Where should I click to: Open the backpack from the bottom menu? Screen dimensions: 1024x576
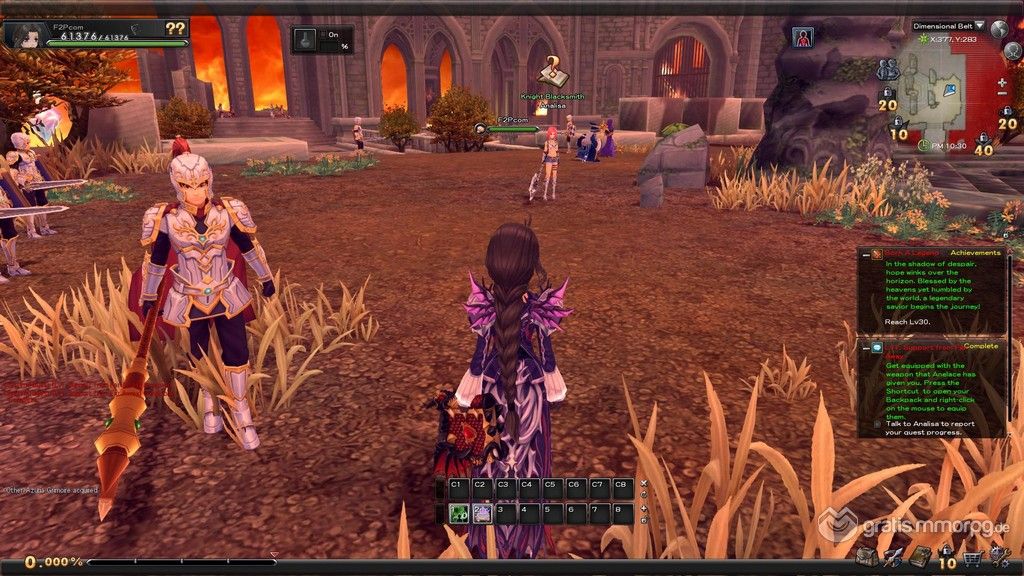tap(866, 556)
